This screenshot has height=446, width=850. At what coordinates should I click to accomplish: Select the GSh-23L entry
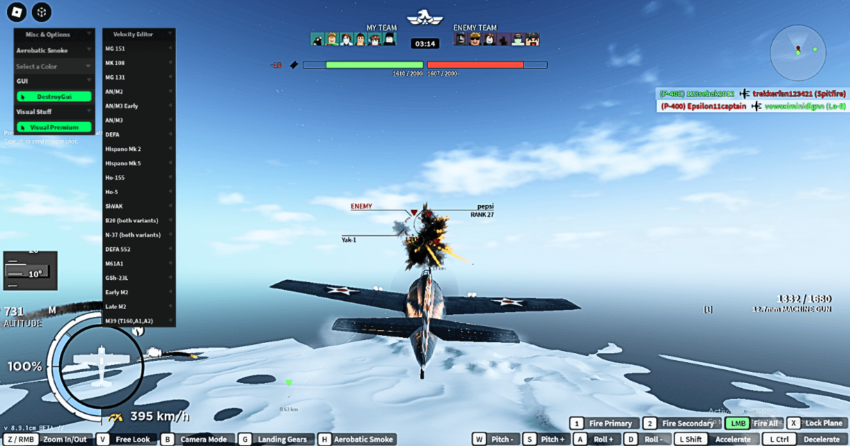pos(139,277)
